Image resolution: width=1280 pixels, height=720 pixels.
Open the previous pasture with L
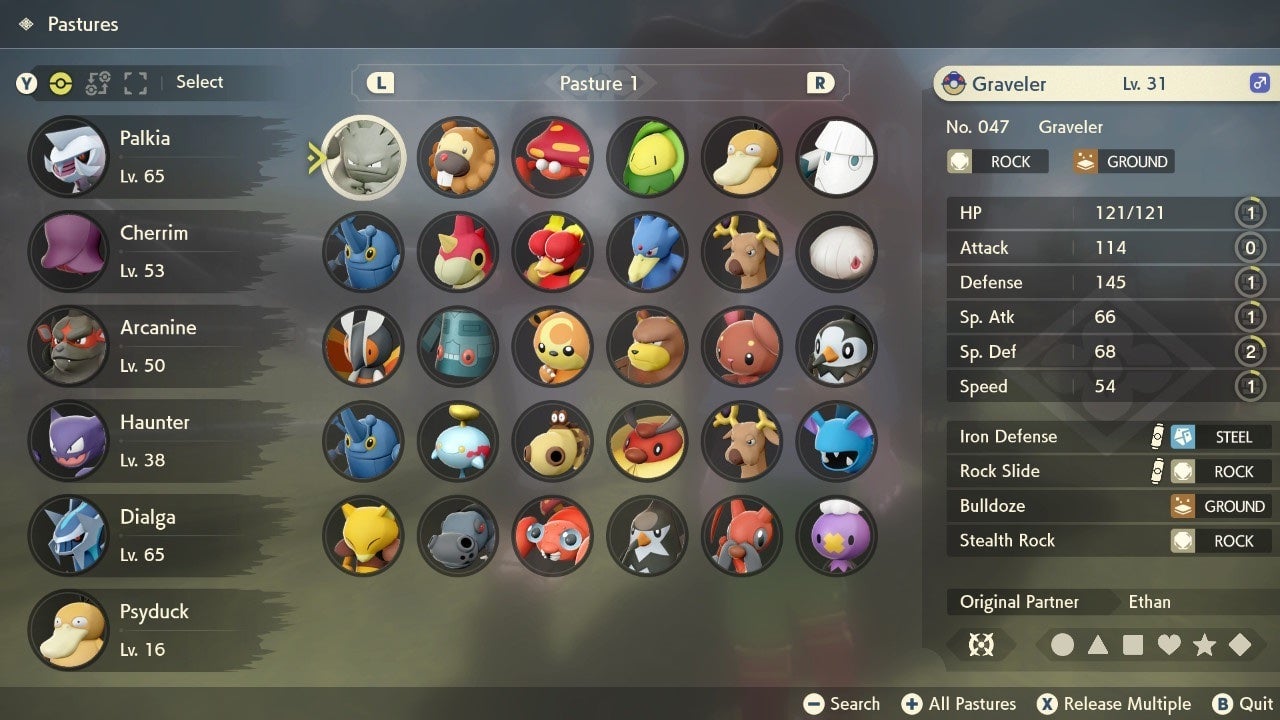tap(379, 83)
